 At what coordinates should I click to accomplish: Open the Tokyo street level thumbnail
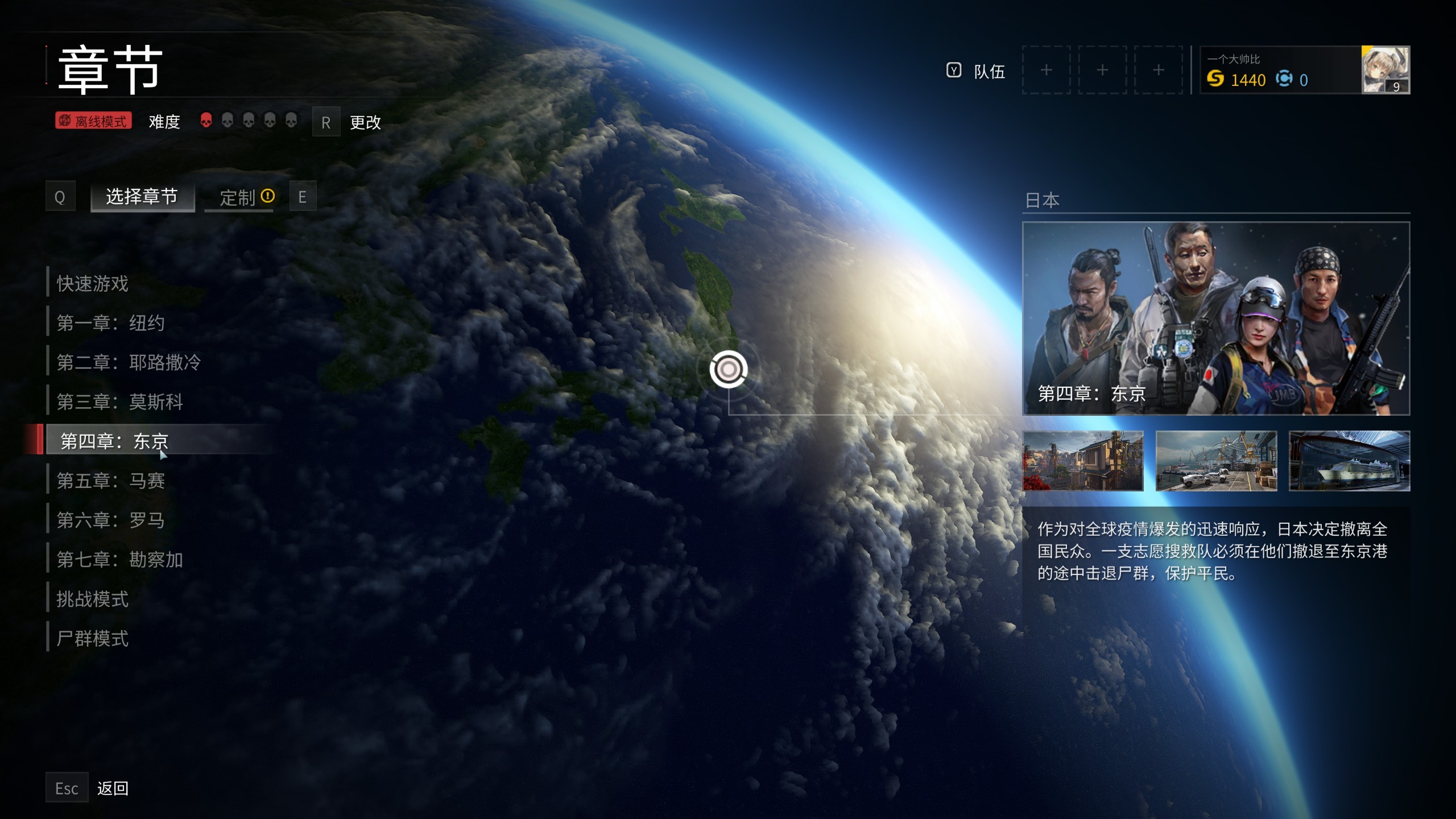[1083, 461]
